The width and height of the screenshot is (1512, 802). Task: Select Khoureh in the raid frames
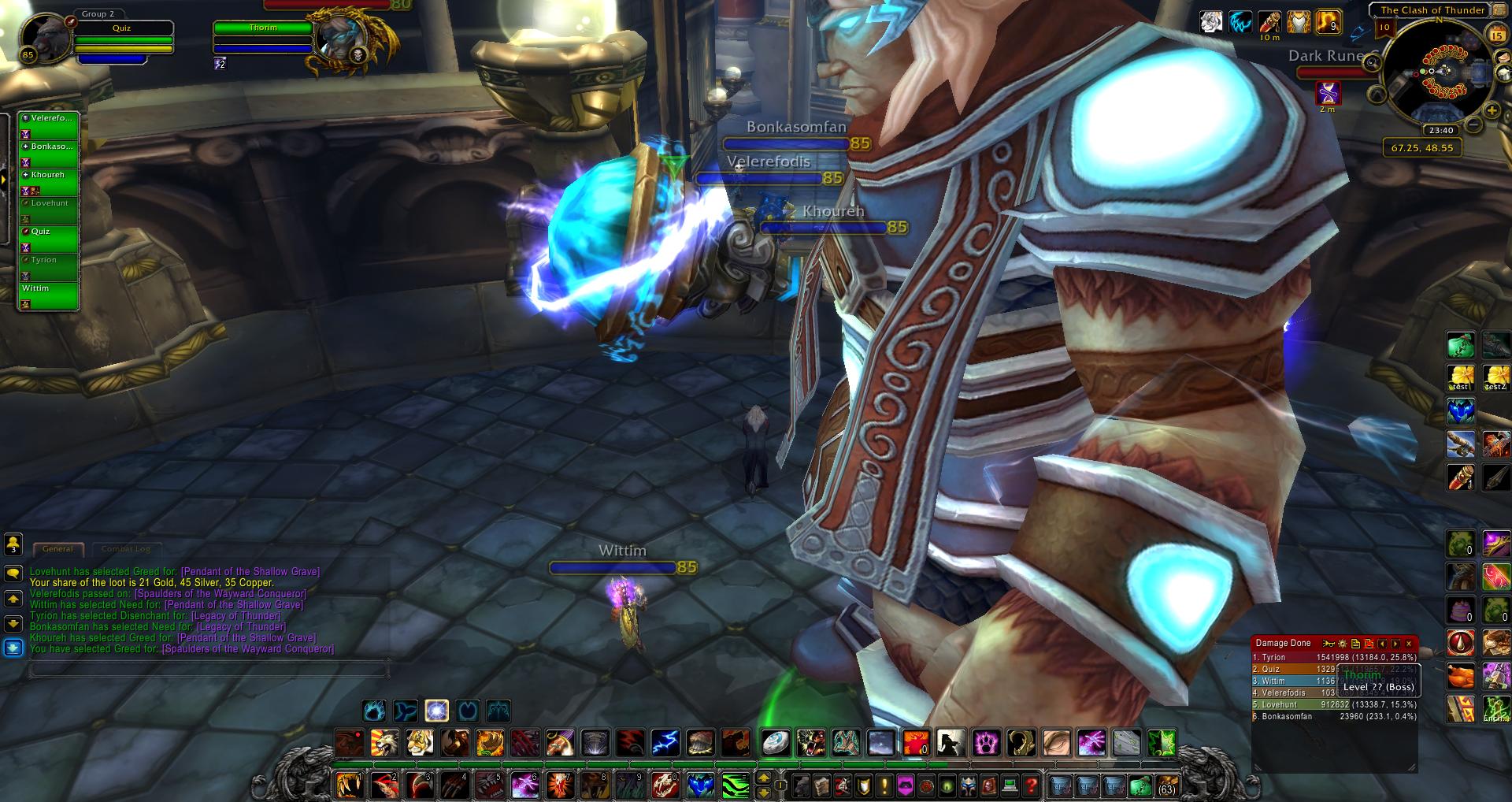pos(49,182)
